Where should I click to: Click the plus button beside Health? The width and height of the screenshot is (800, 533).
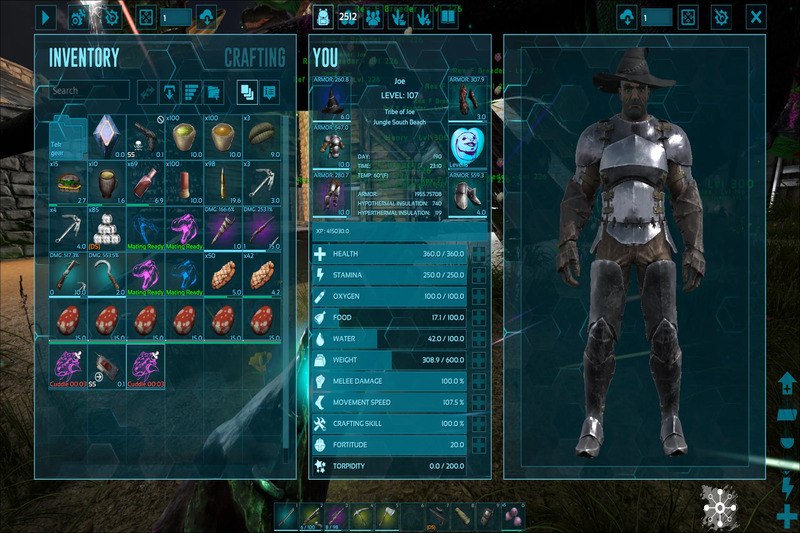point(480,254)
